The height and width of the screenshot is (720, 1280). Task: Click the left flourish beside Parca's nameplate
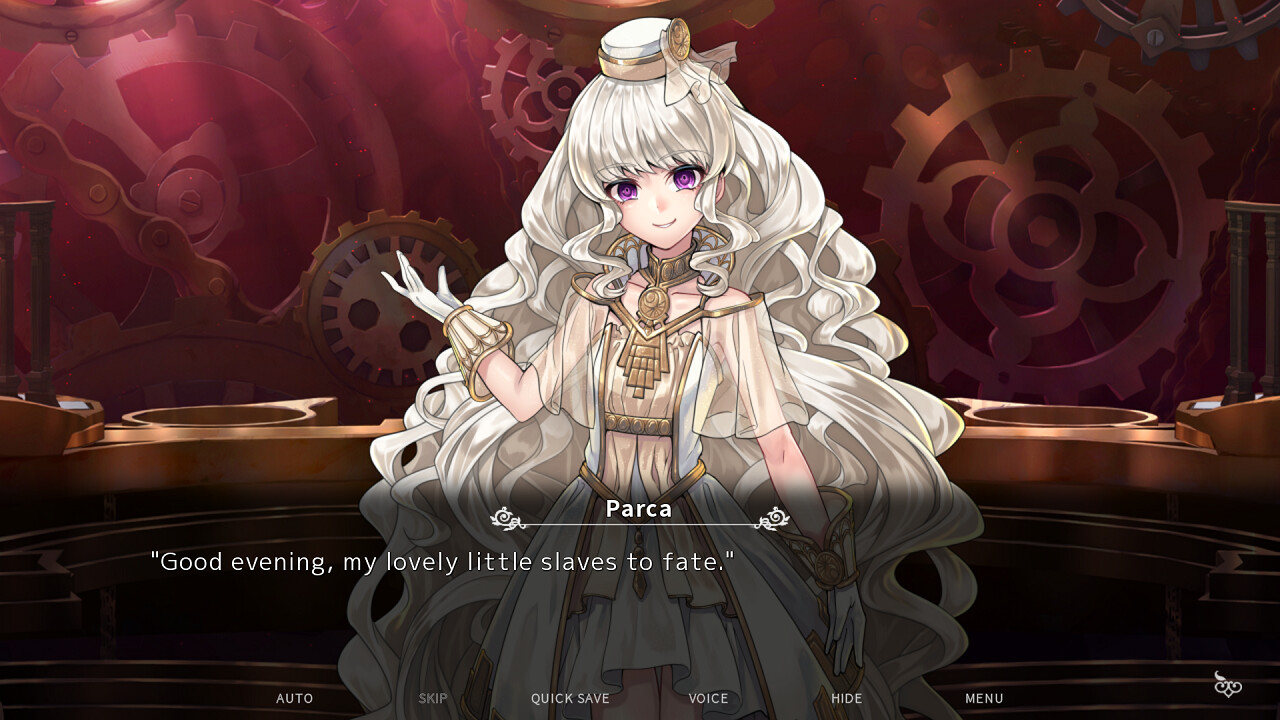pyautogui.click(x=504, y=518)
